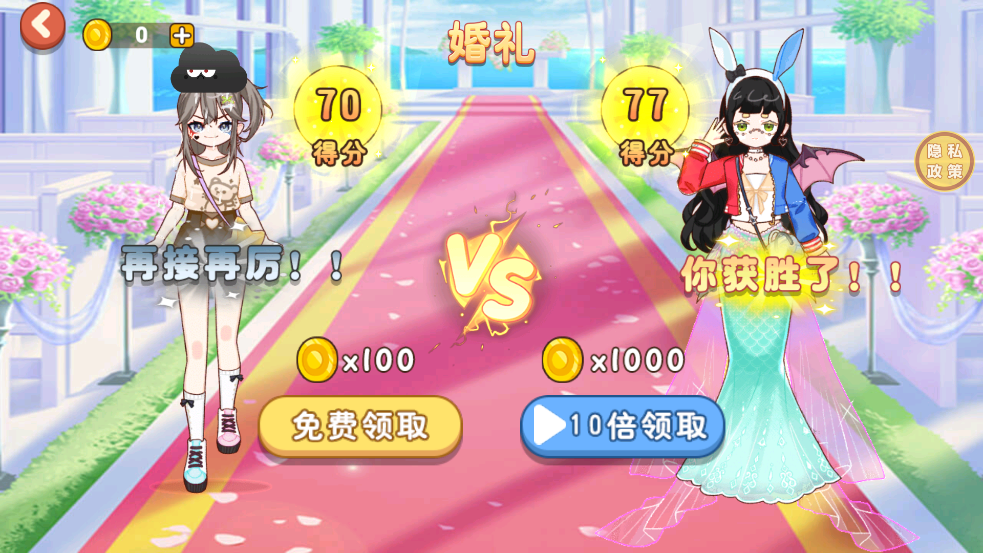Open the 隐私政策 privacy policy
The height and width of the screenshot is (553, 983).
[x=944, y=161]
